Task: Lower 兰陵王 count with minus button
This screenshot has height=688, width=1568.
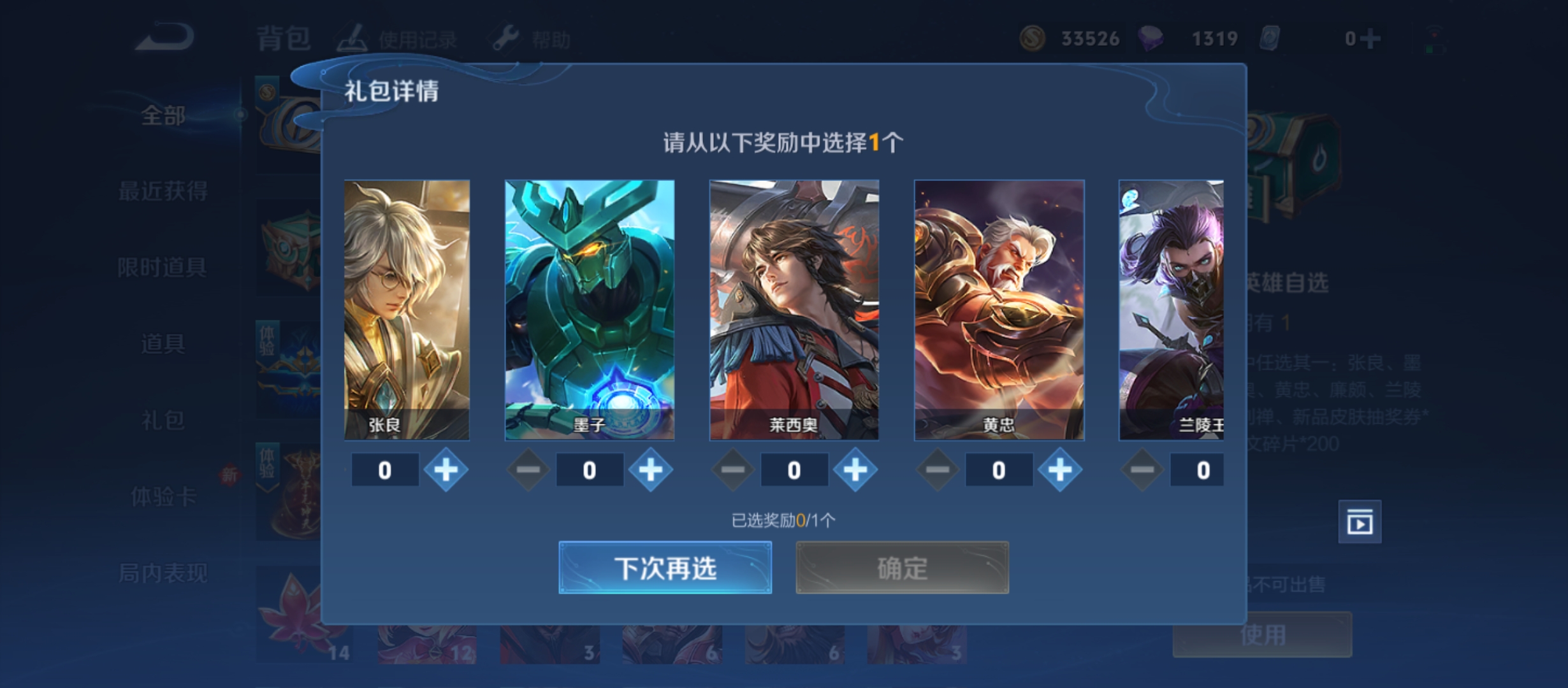Action: click(x=1142, y=470)
